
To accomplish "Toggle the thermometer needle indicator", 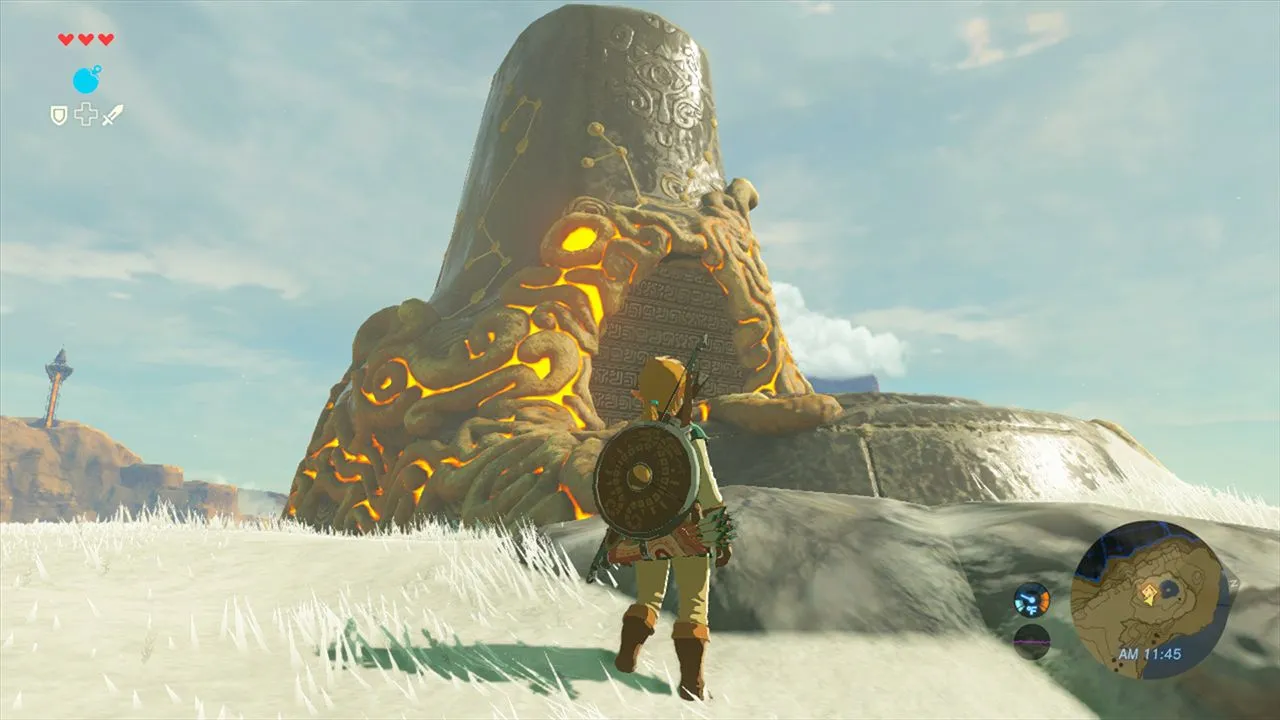I will click(x=1026, y=596).
